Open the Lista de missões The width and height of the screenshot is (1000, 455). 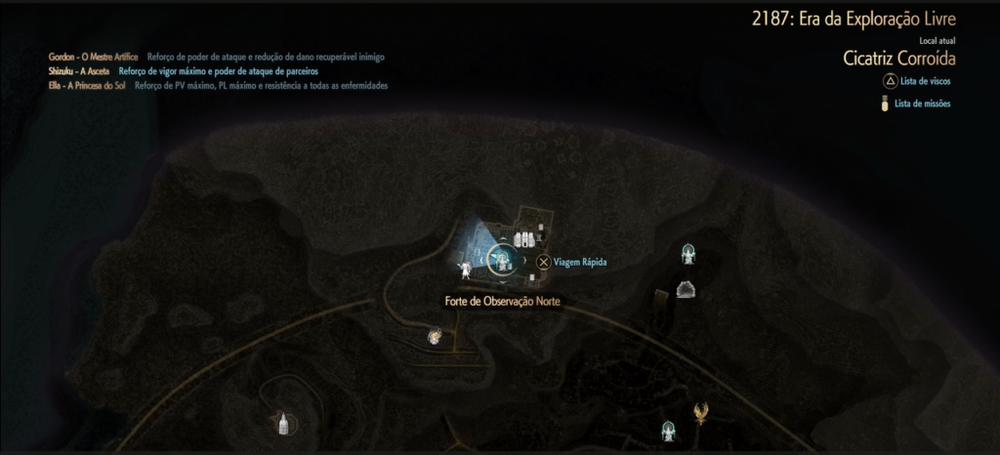[921, 103]
